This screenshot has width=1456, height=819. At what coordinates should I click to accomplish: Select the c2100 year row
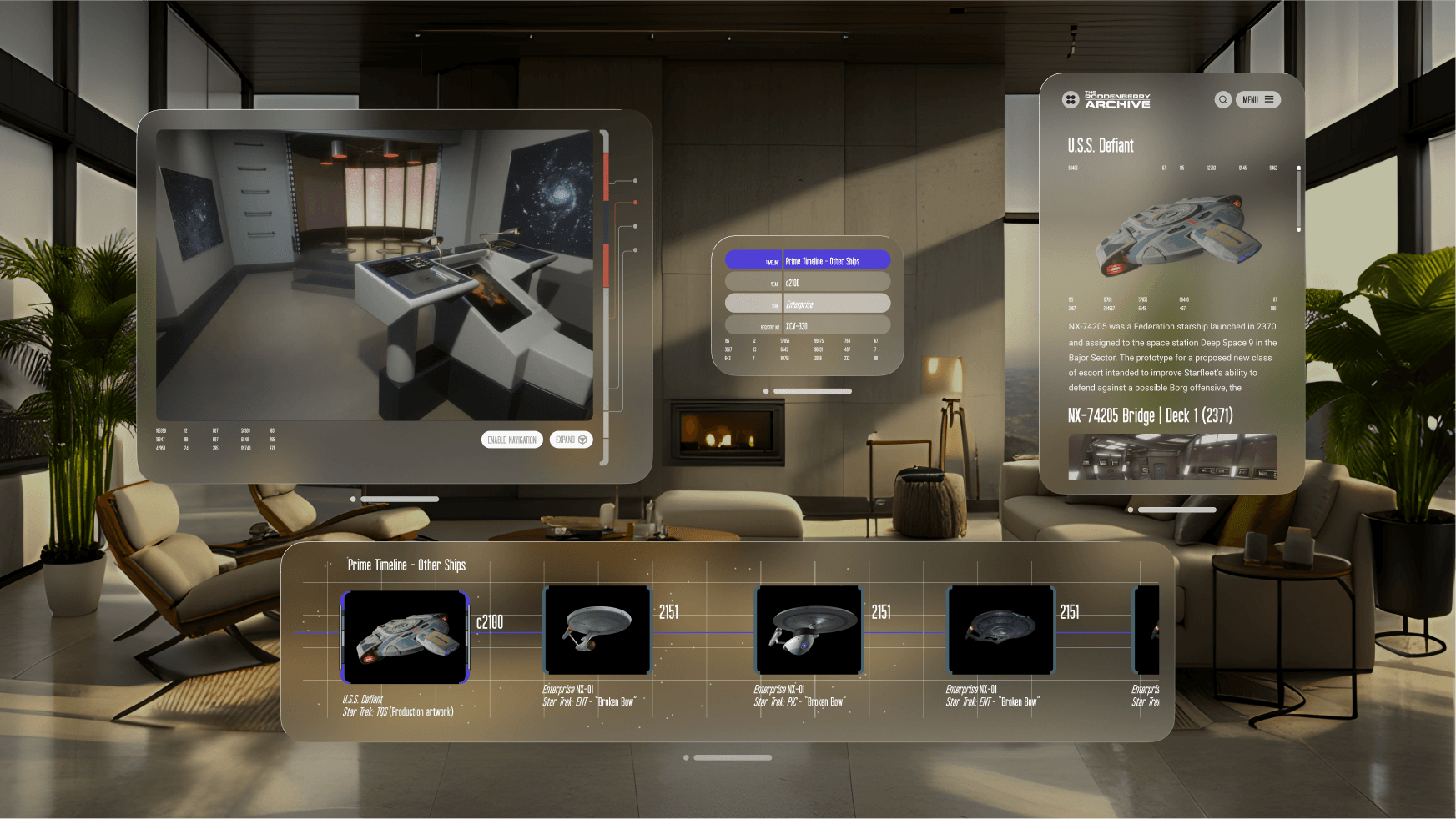[807, 283]
